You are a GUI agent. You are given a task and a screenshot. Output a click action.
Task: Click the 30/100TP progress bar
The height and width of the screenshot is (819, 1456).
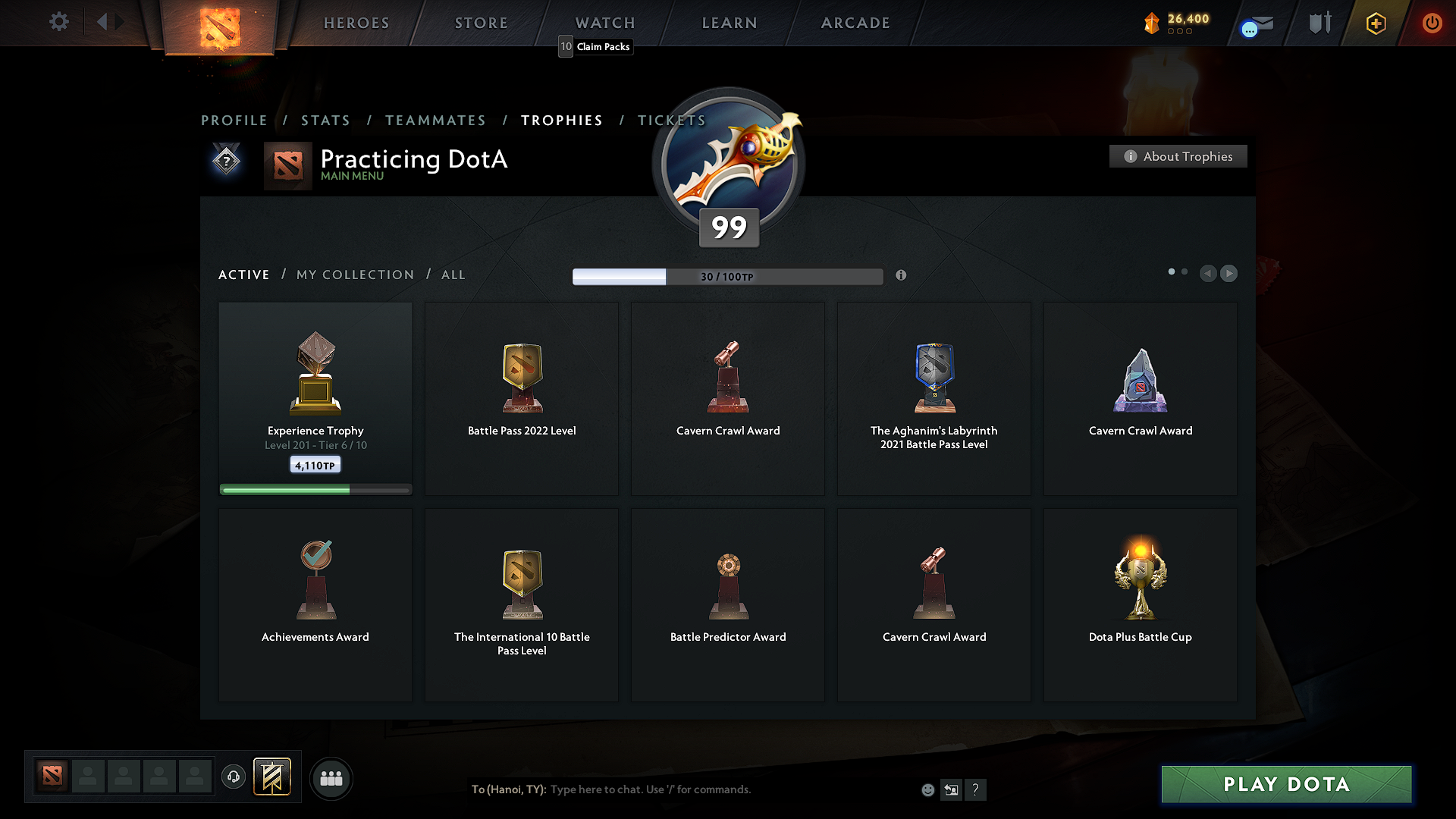[x=728, y=277]
